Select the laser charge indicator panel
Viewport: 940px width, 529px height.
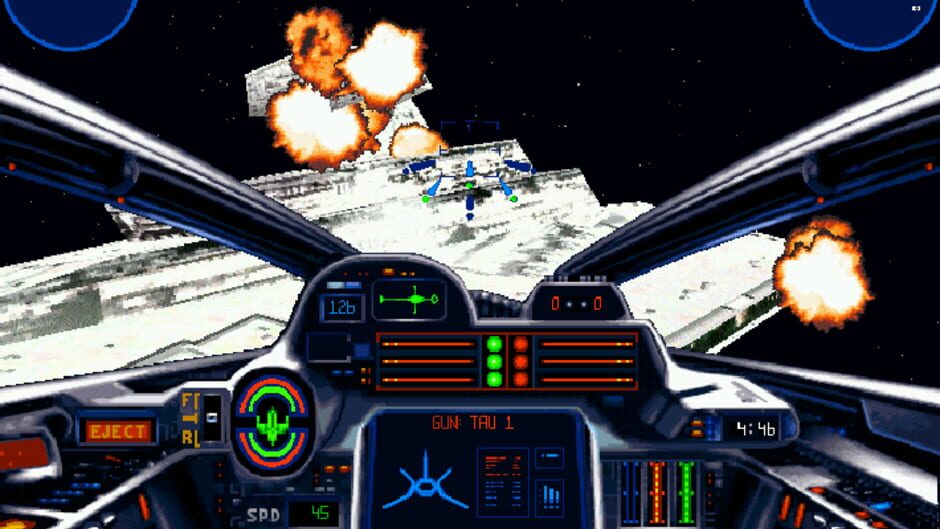506,360
